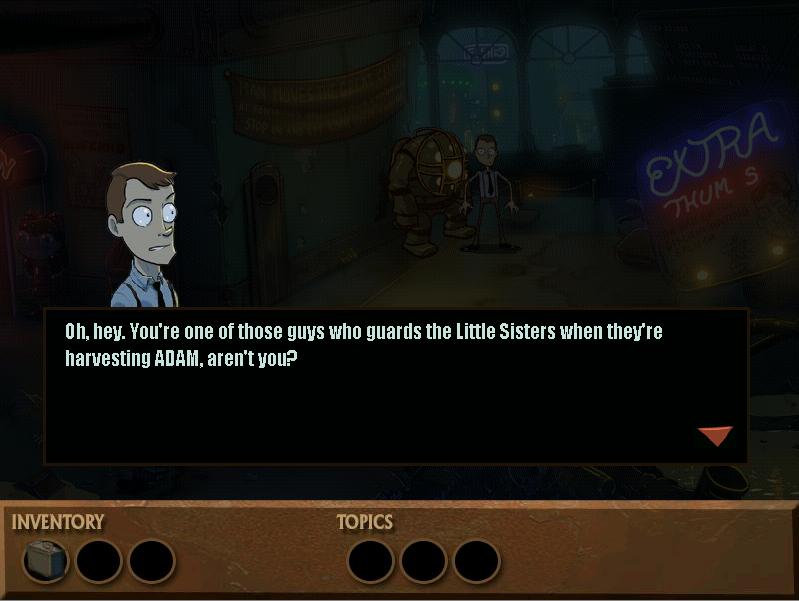The height and width of the screenshot is (601, 799).
Task: Select the briefcase in the inventory
Action: coord(45,561)
